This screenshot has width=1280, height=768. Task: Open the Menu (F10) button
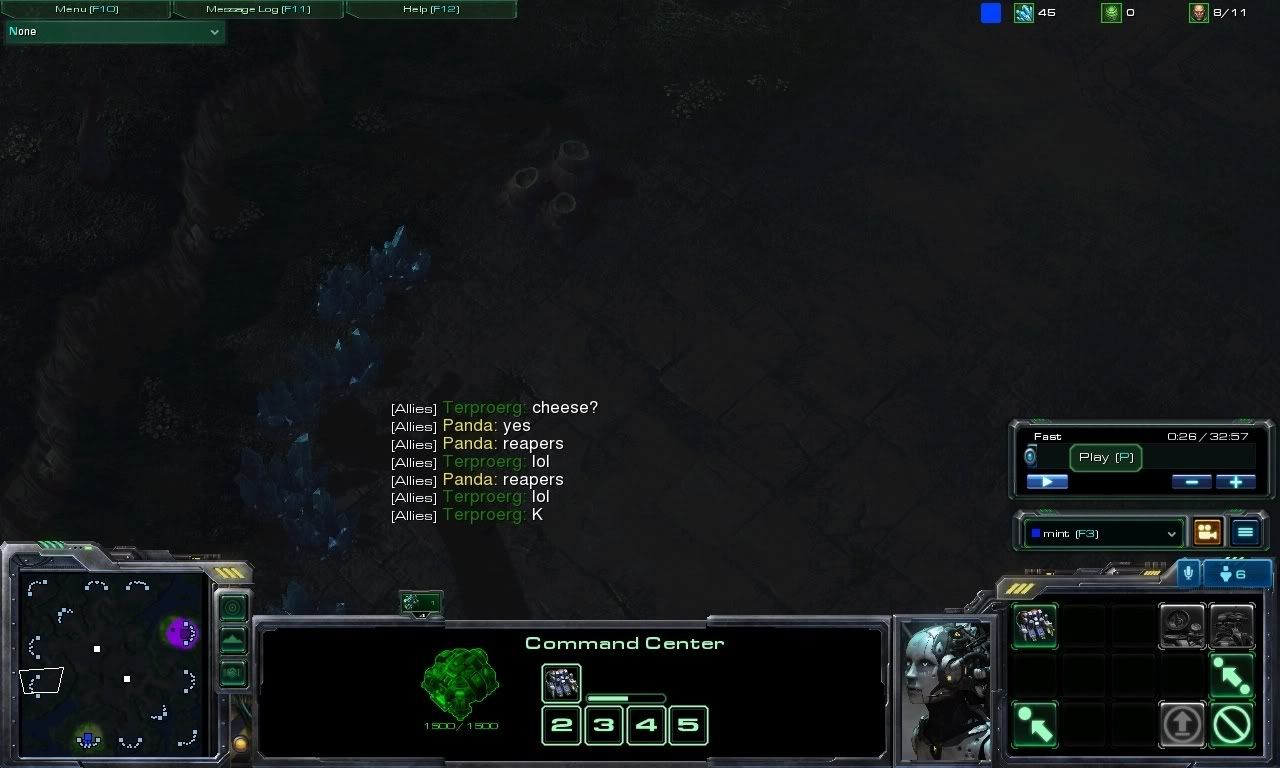86,10
